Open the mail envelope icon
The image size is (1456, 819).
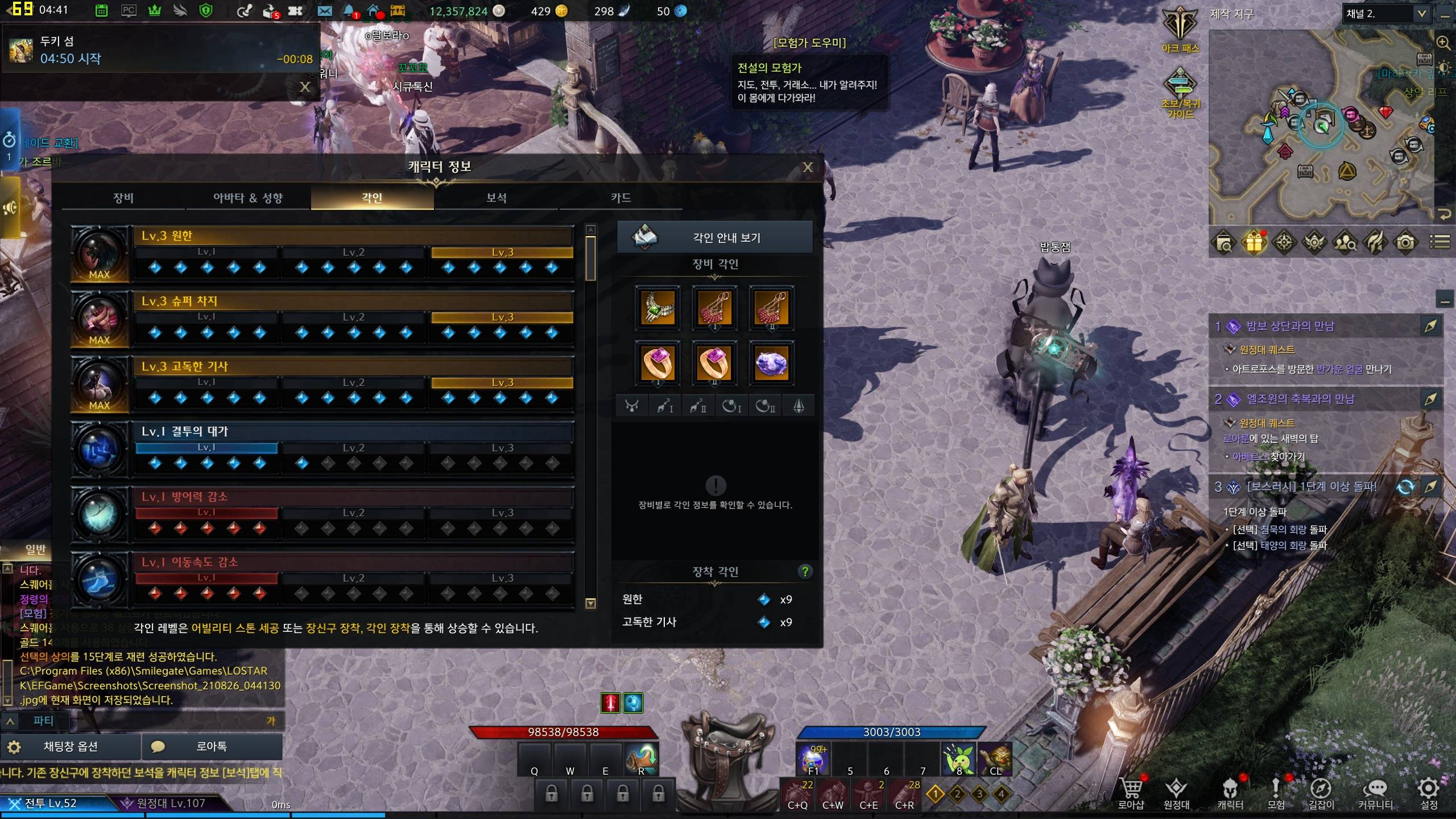coord(325,11)
